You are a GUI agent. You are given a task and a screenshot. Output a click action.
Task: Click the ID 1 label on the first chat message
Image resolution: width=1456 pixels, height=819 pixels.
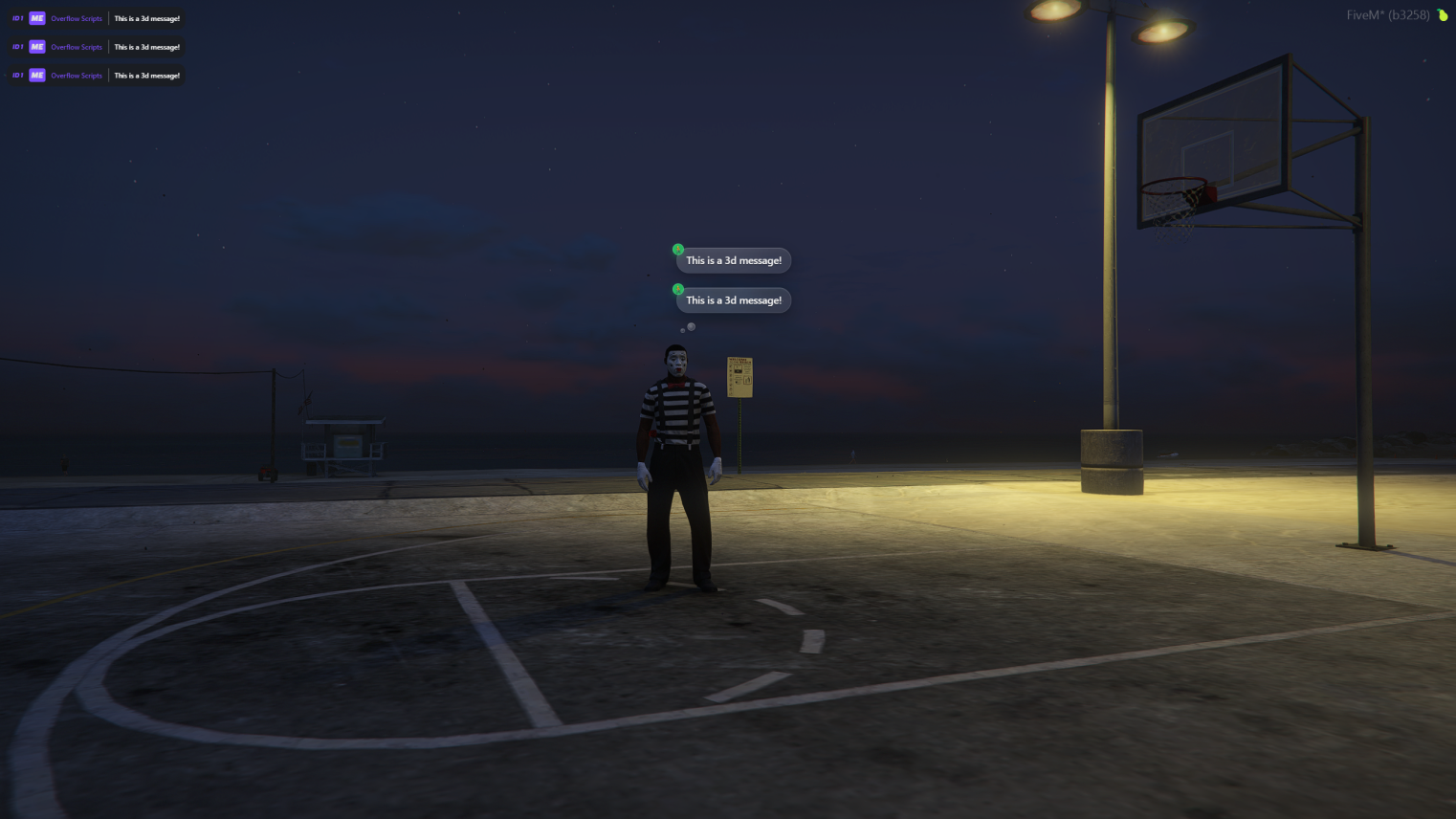coord(16,17)
